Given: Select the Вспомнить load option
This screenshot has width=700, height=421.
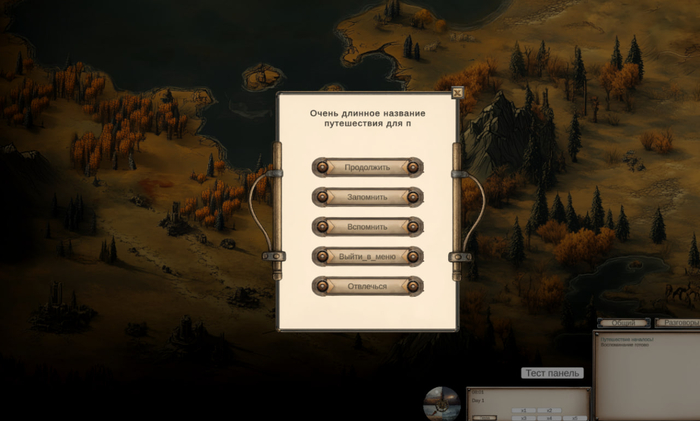Looking at the screenshot, I should 367,227.
